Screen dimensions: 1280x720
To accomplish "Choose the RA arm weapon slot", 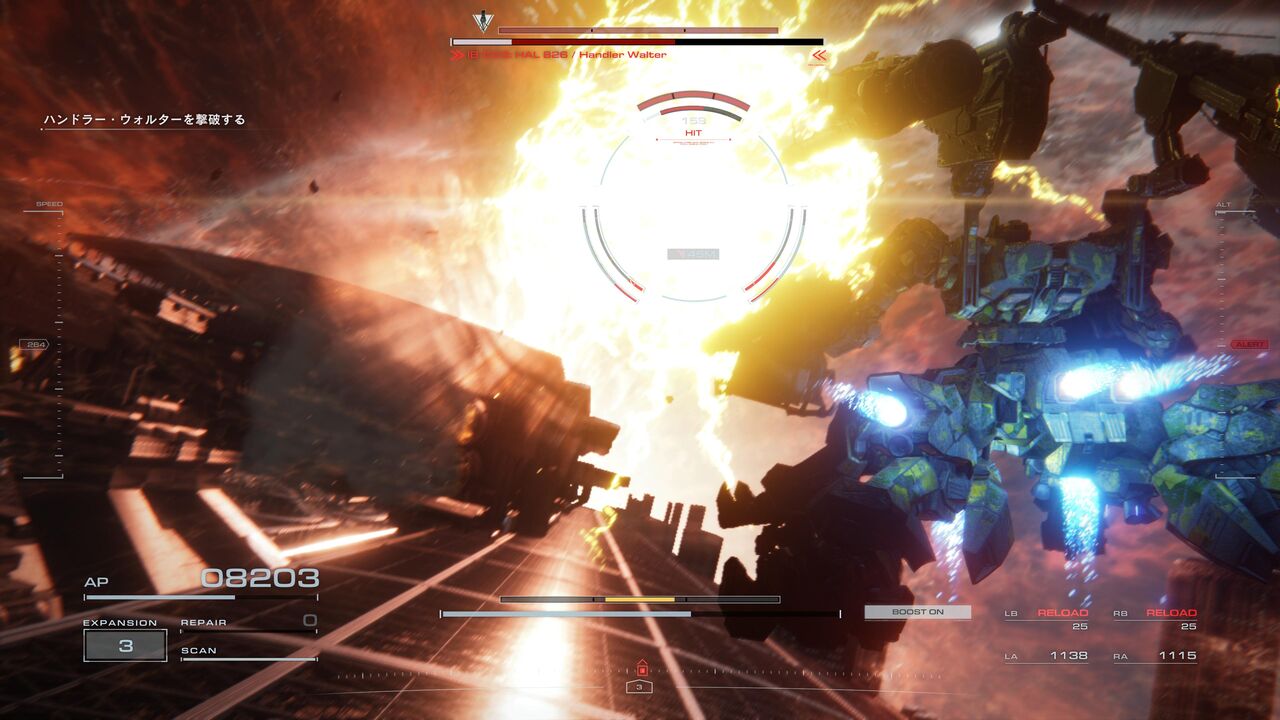I will (1155, 656).
